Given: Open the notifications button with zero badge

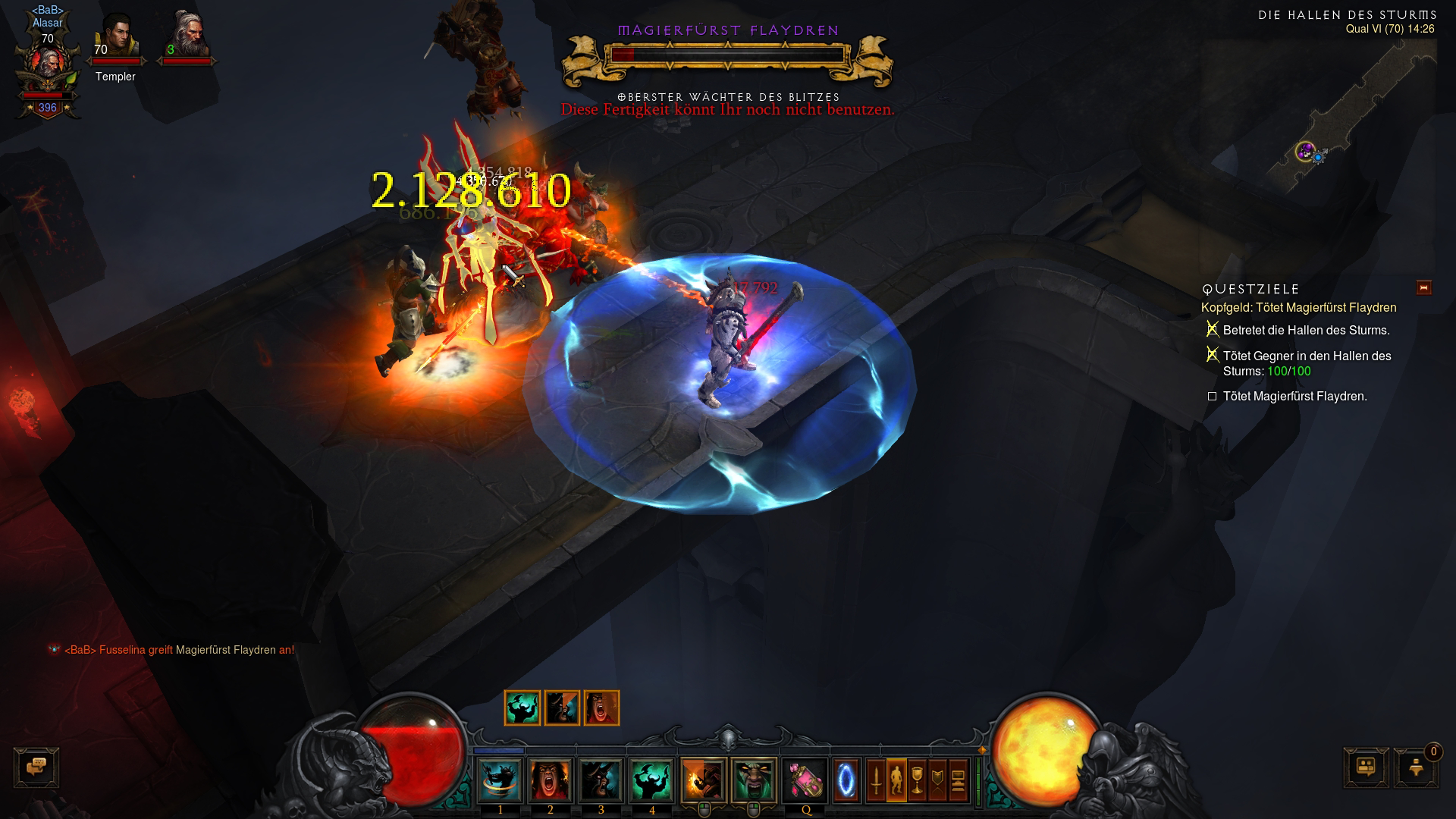Looking at the screenshot, I should 1416,767.
